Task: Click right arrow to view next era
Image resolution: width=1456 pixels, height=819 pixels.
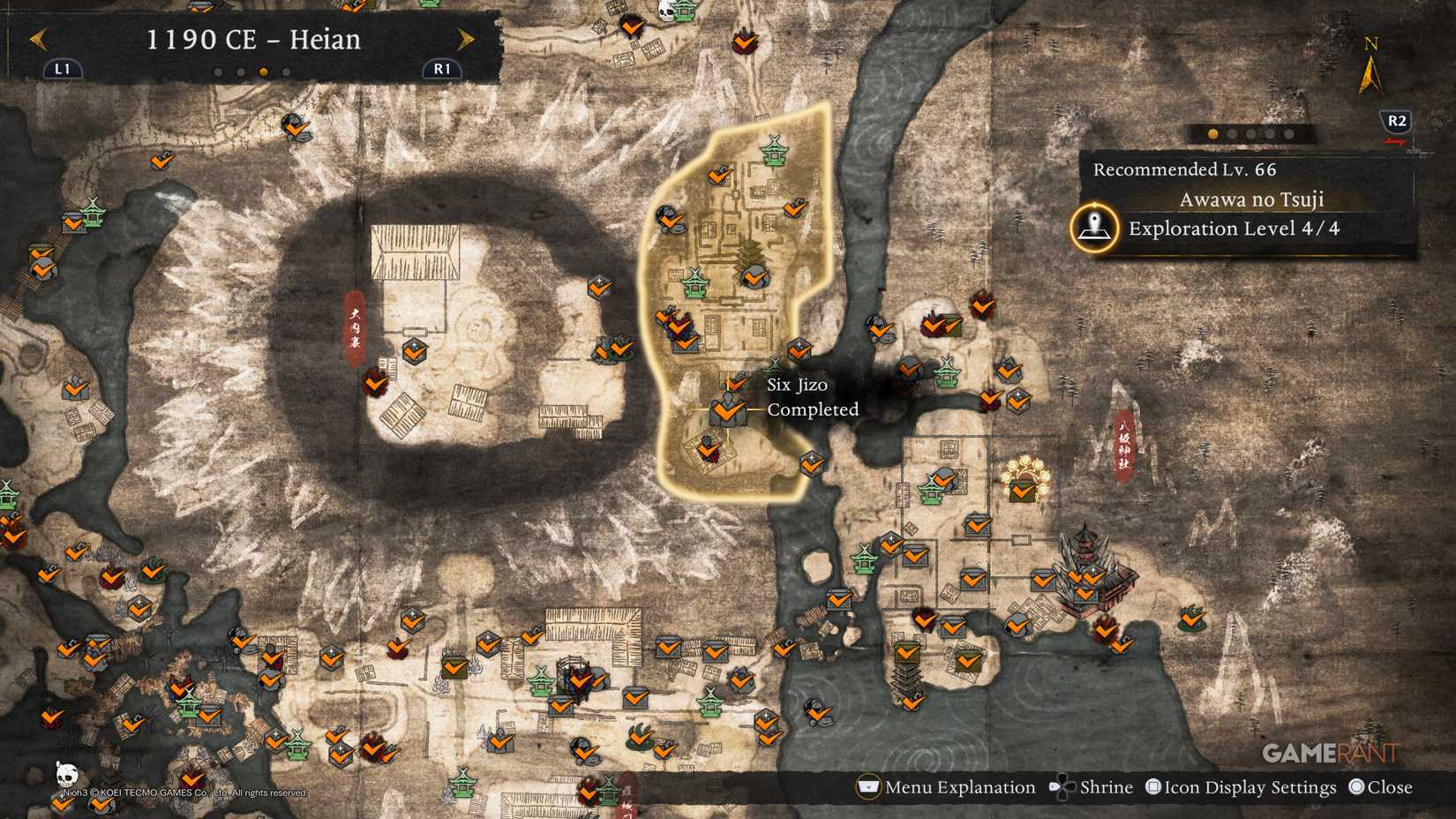Action: [466, 39]
